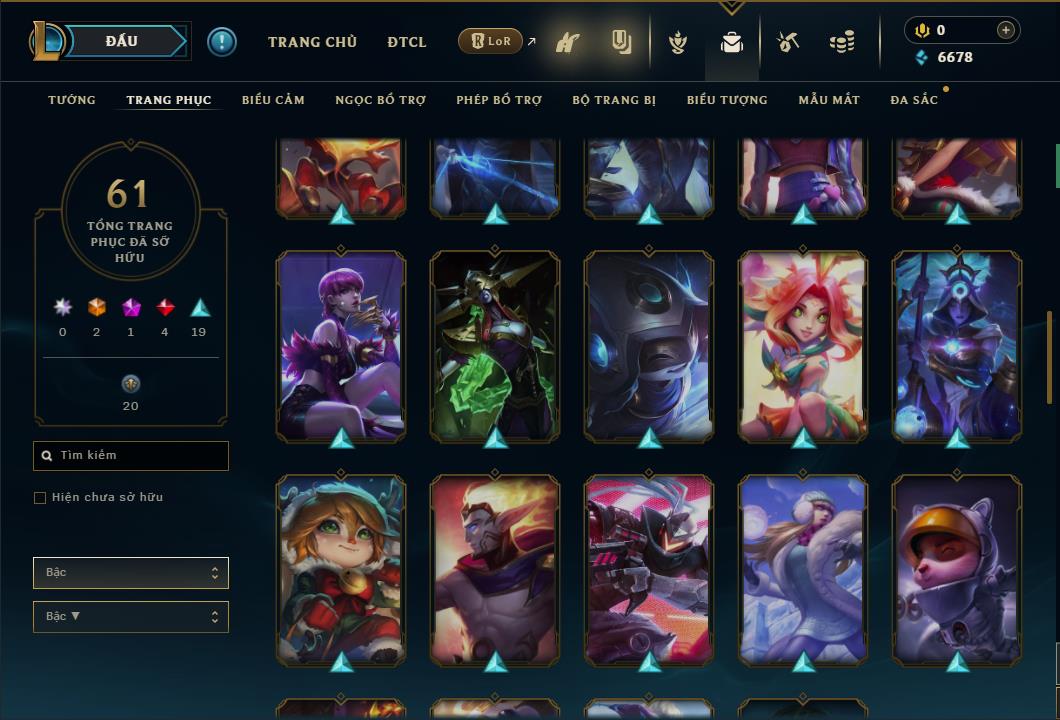Switch to the TƯỚNG tab
1060x720 pixels.
click(72, 100)
